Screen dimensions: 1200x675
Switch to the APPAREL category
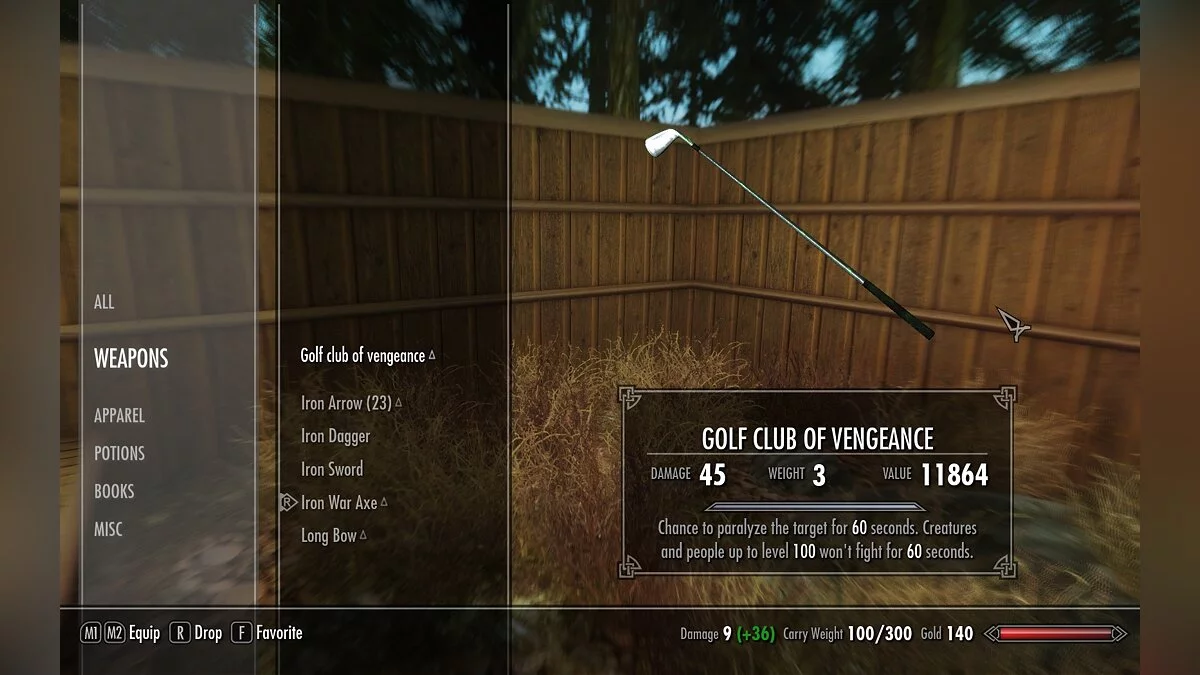pos(119,415)
